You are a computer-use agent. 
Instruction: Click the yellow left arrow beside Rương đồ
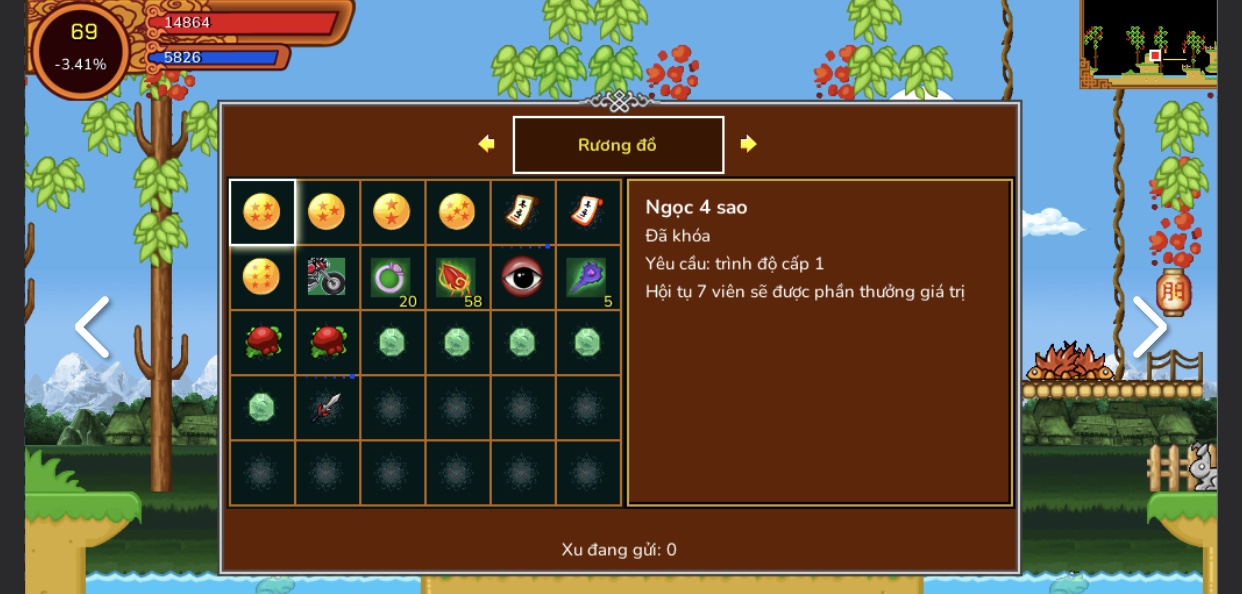coord(487,144)
